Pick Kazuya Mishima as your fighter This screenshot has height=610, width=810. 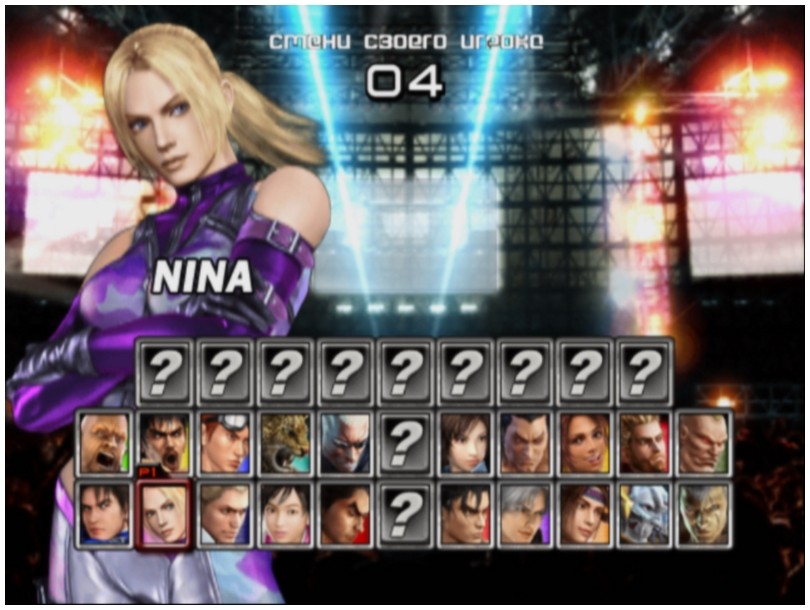point(344,513)
